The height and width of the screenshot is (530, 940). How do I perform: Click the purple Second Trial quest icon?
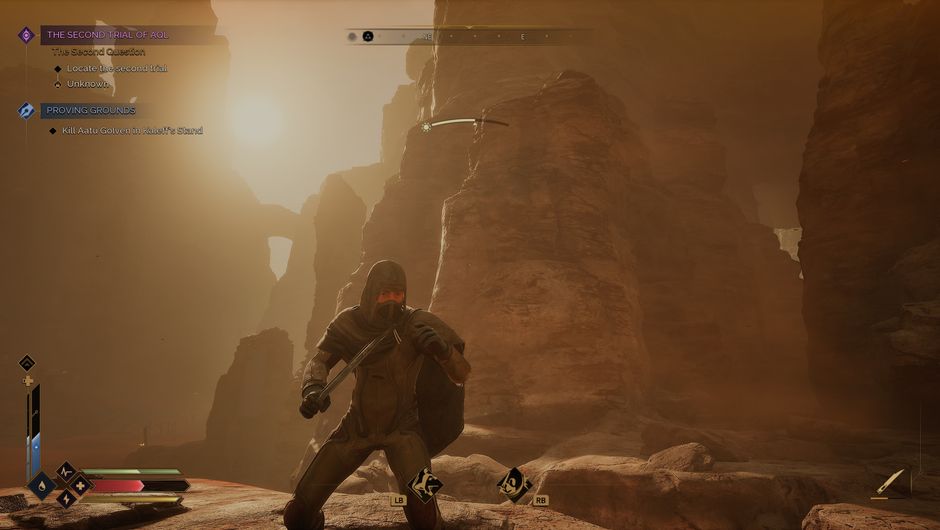[x=26, y=35]
